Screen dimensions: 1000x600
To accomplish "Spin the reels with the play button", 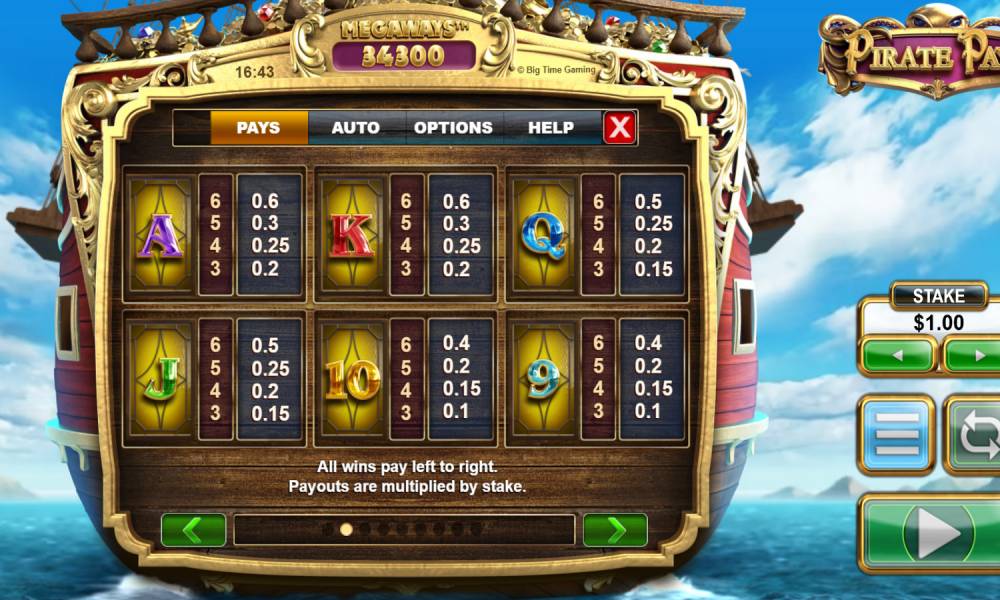I will click(x=937, y=531).
